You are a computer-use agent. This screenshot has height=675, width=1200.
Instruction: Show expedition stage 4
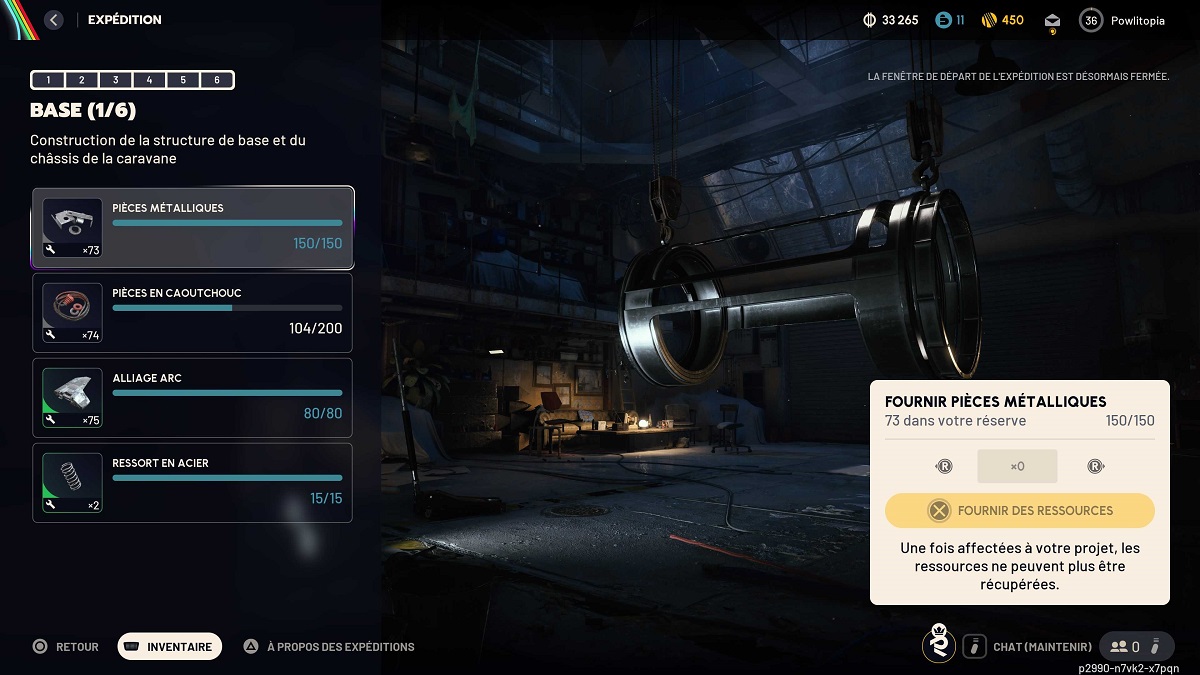point(150,80)
